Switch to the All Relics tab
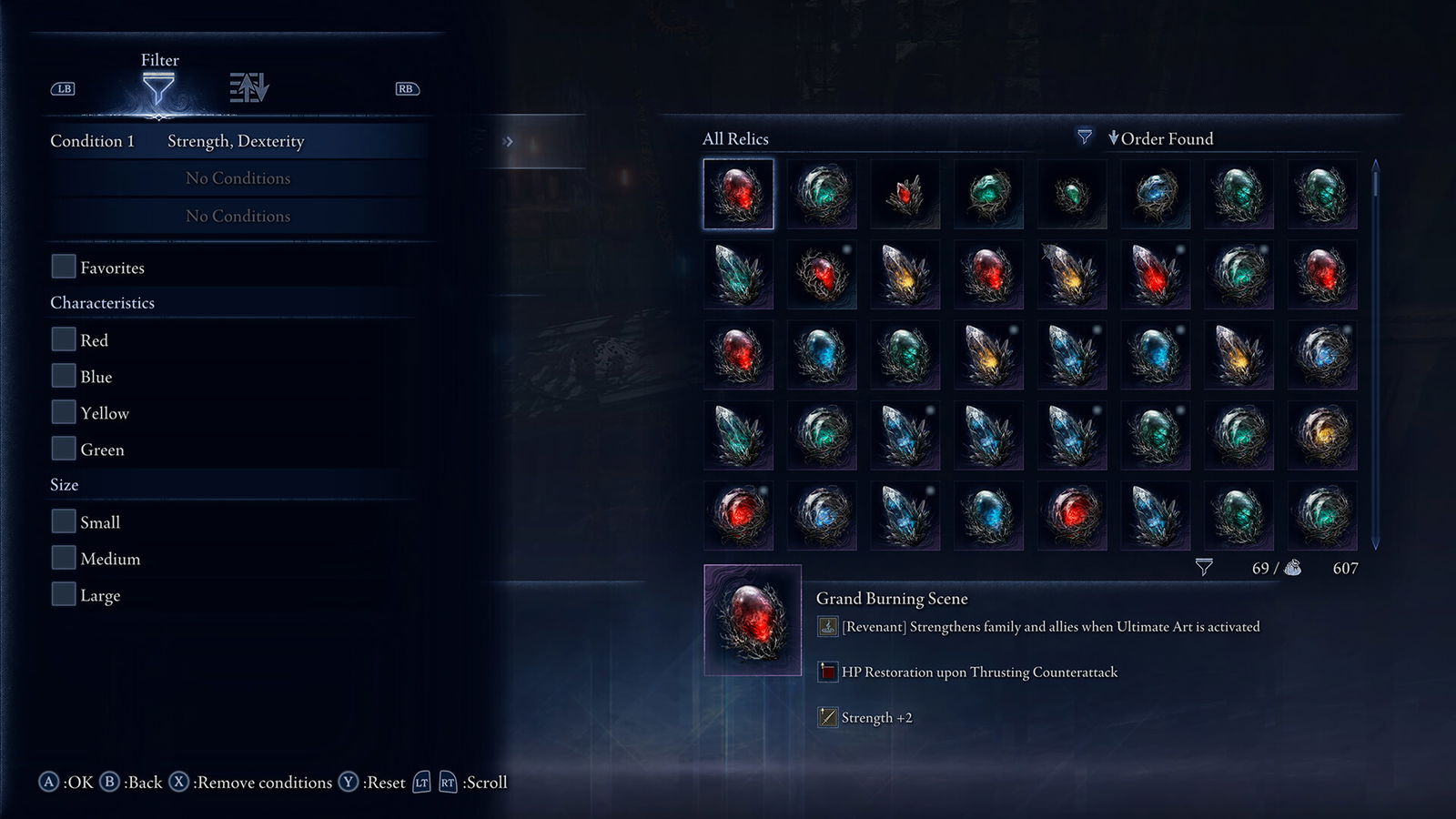This screenshot has width=1456, height=819. point(733,138)
